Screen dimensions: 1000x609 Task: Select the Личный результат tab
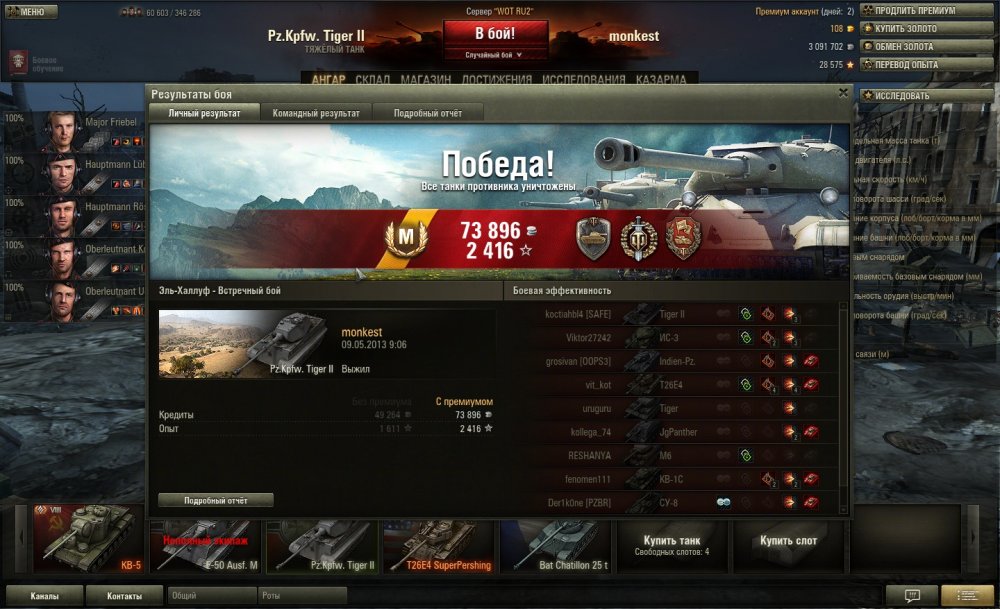pos(204,113)
